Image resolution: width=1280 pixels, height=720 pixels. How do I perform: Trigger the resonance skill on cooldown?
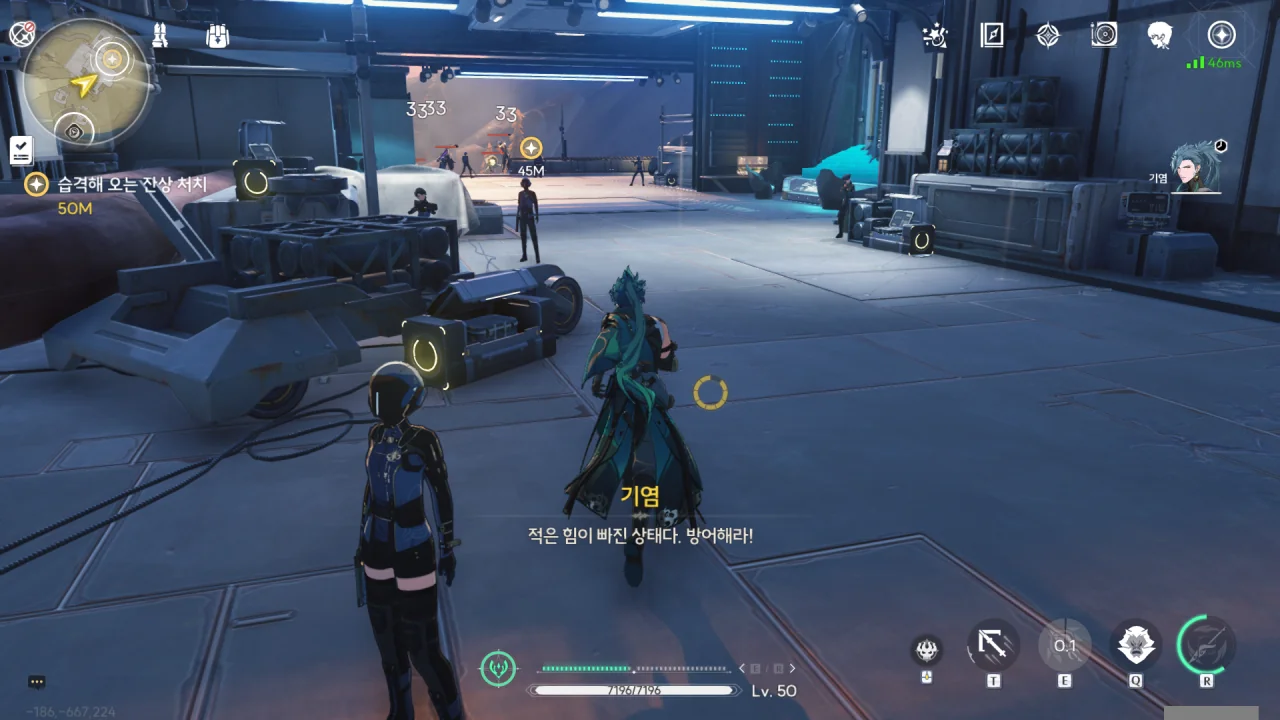1064,646
